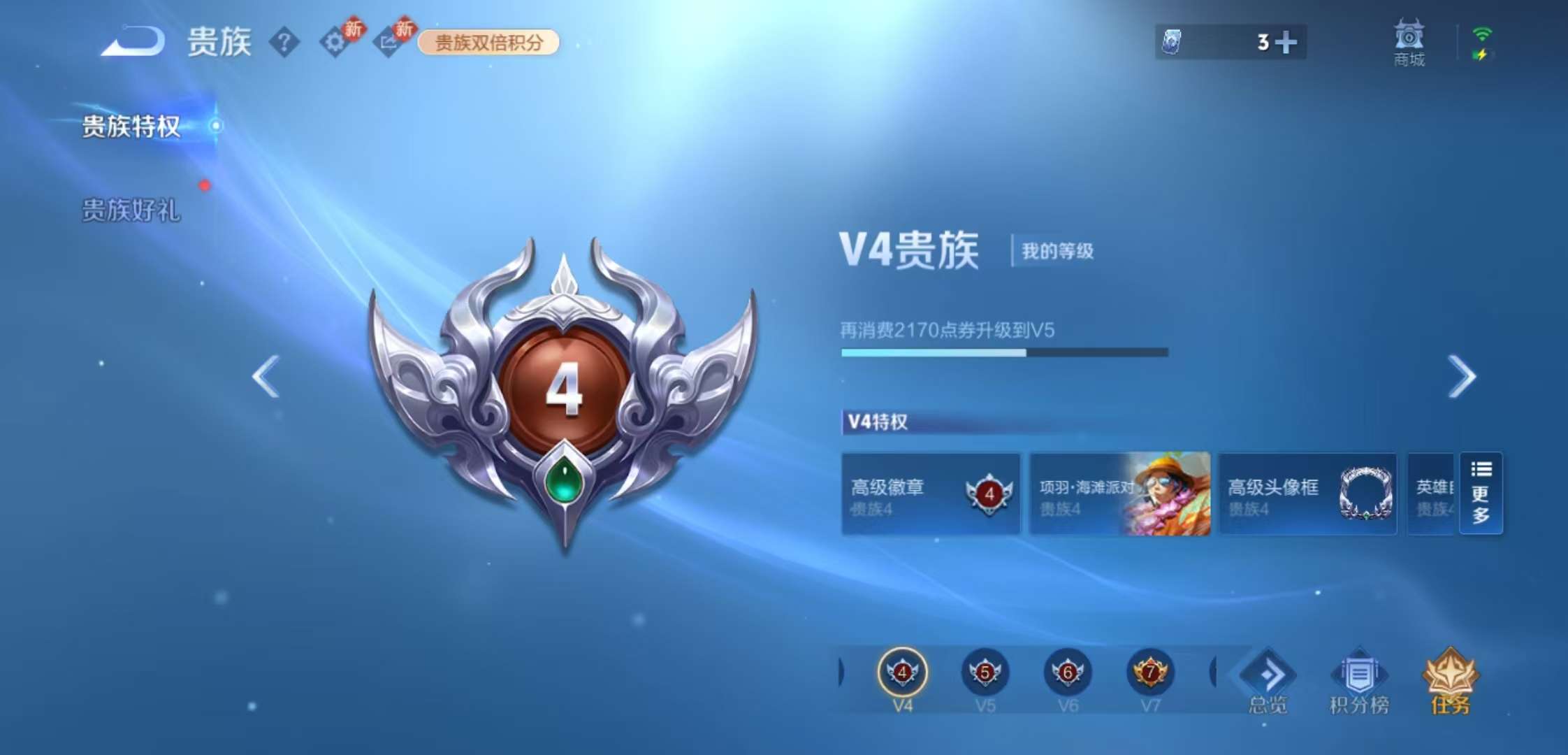This screenshot has height=755, width=1568.
Task: Switch to the 贵族好礼 section
Action: (x=130, y=210)
